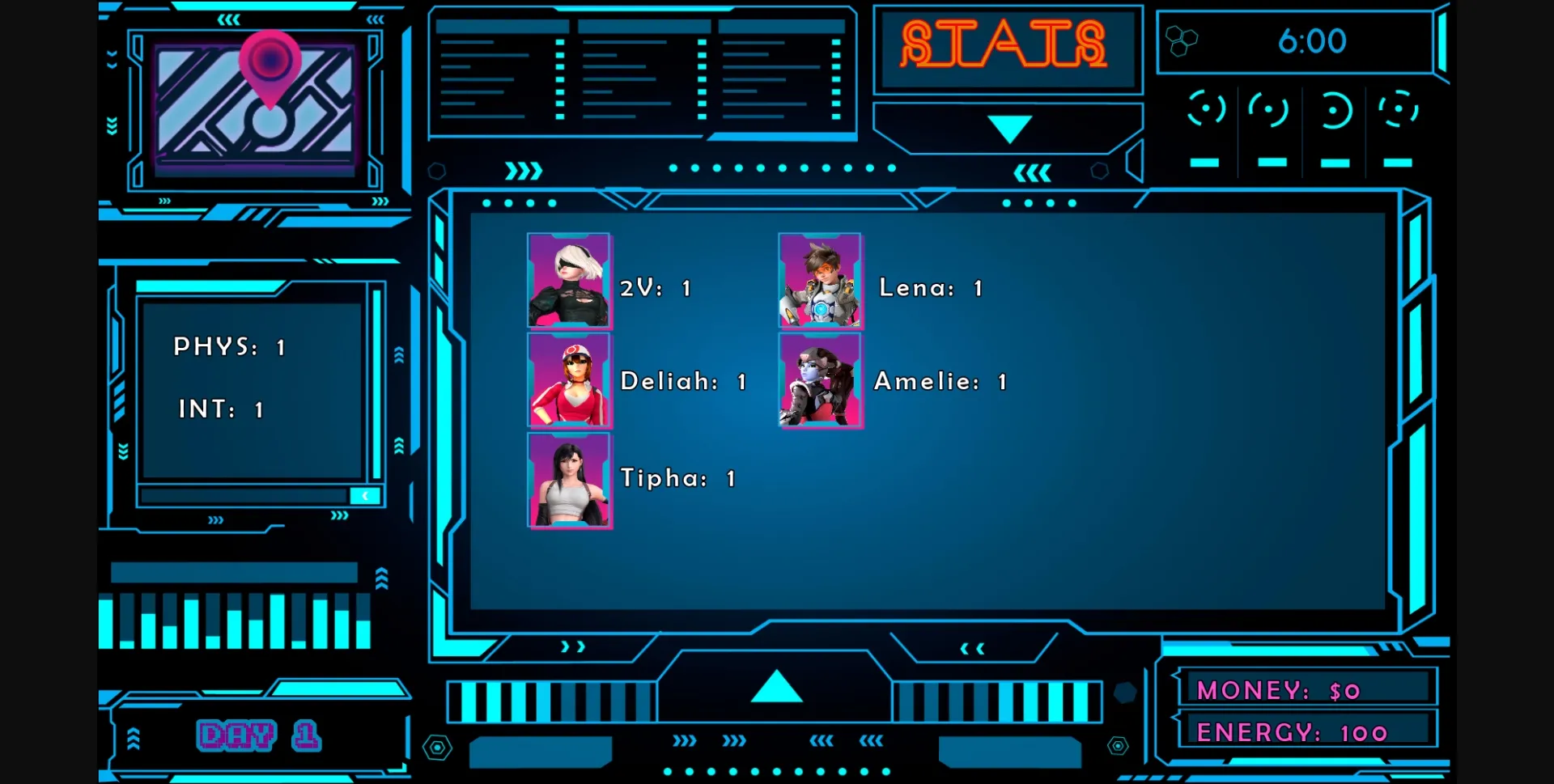Select the DAY 1 panel
Viewport: 1554px width, 784px height.
click(259, 735)
